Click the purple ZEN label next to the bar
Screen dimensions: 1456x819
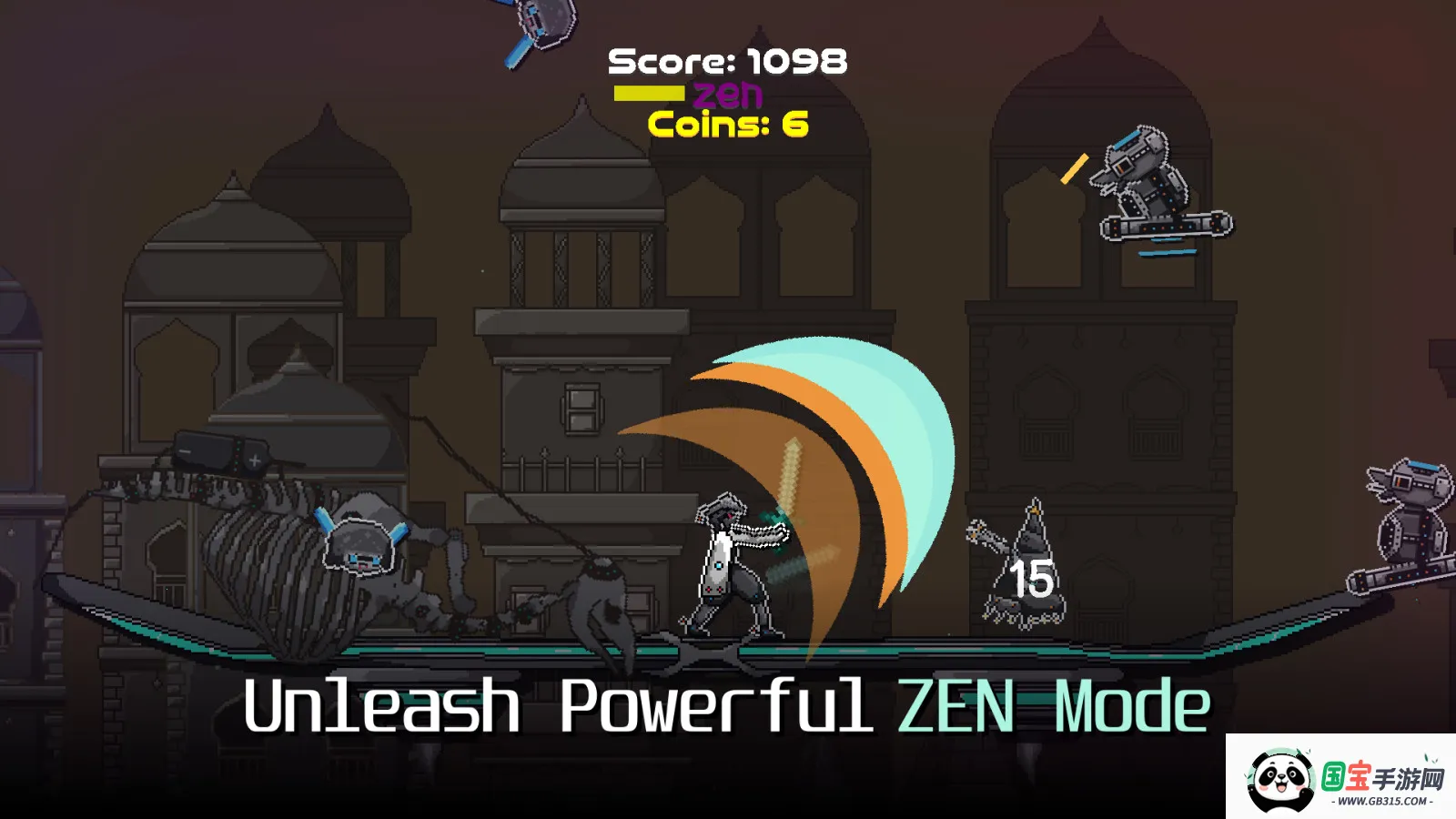tap(728, 91)
